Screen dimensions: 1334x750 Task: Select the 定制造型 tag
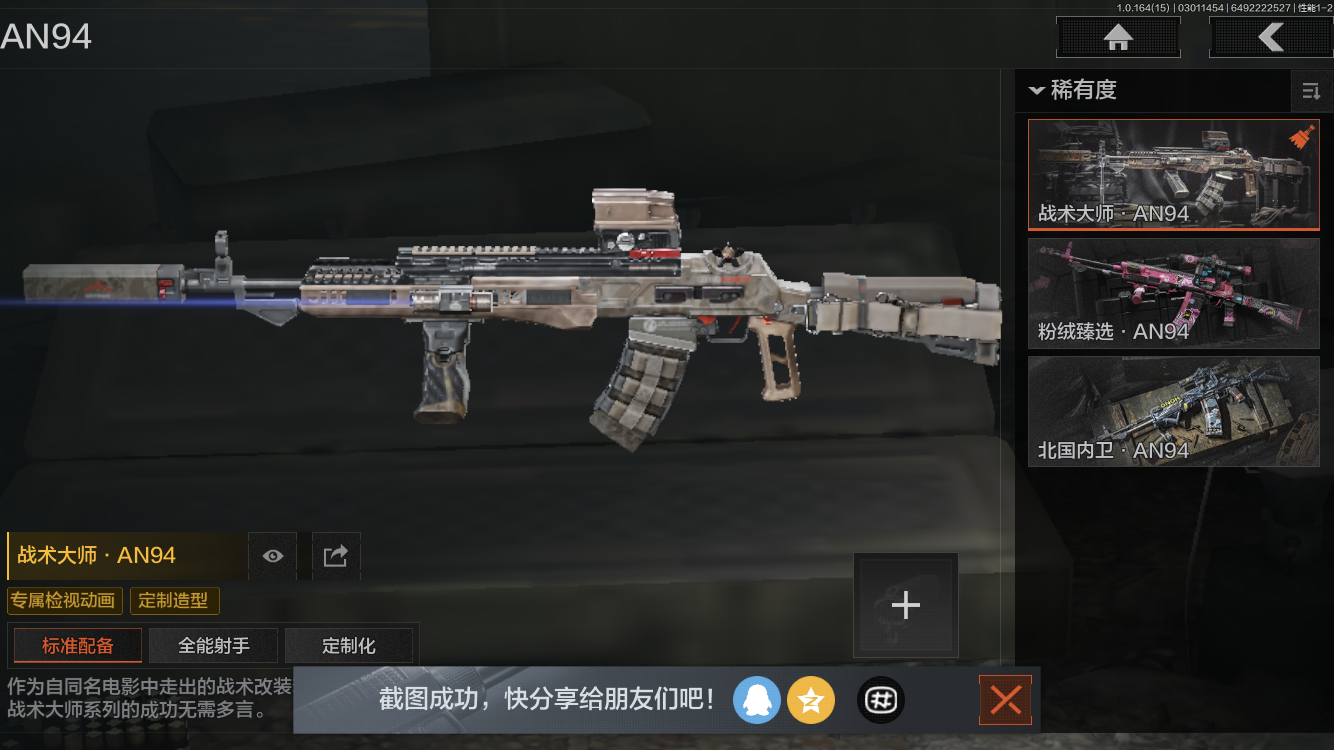point(174,601)
